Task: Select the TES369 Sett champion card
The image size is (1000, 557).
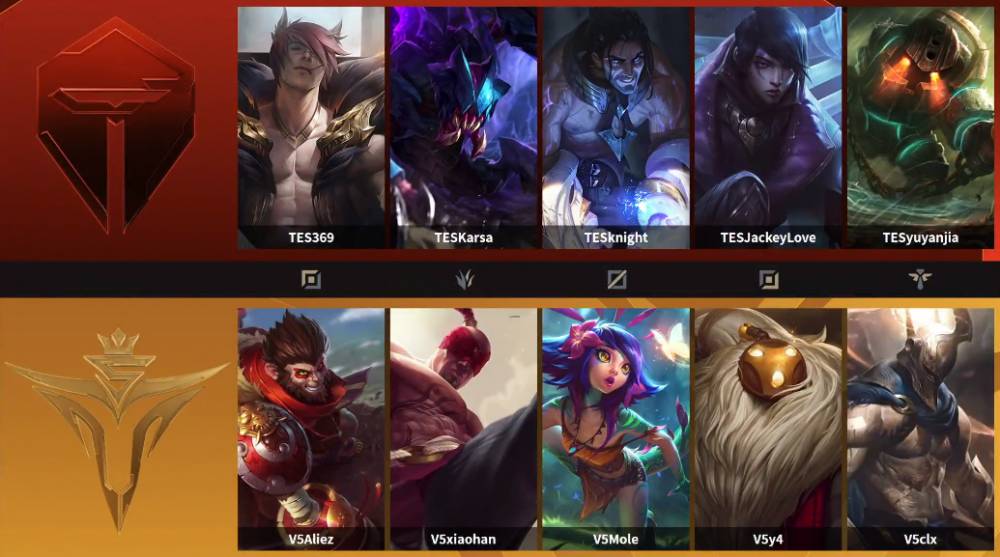Action: tap(311, 127)
